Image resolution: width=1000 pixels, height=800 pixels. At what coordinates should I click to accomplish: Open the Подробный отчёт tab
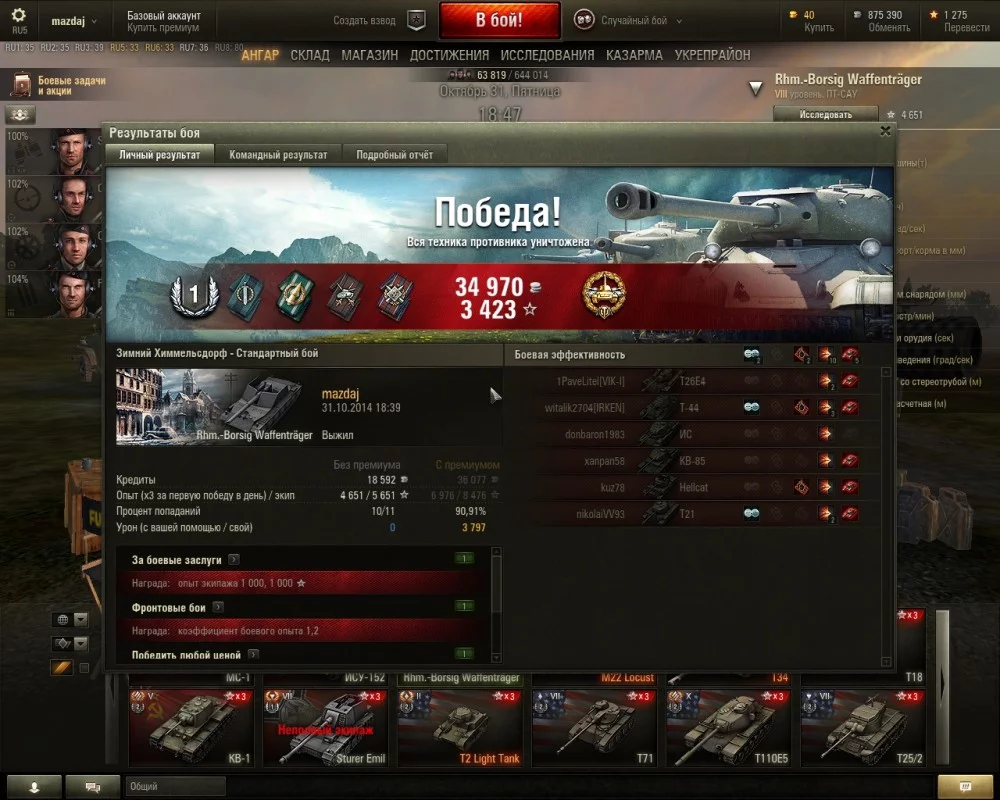click(395, 155)
